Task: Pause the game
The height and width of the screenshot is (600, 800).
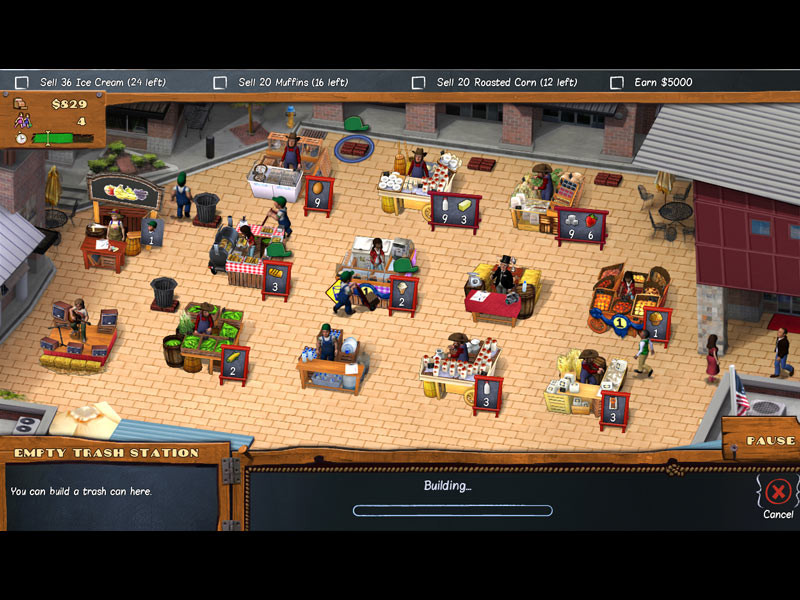Action: [x=770, y=441]
